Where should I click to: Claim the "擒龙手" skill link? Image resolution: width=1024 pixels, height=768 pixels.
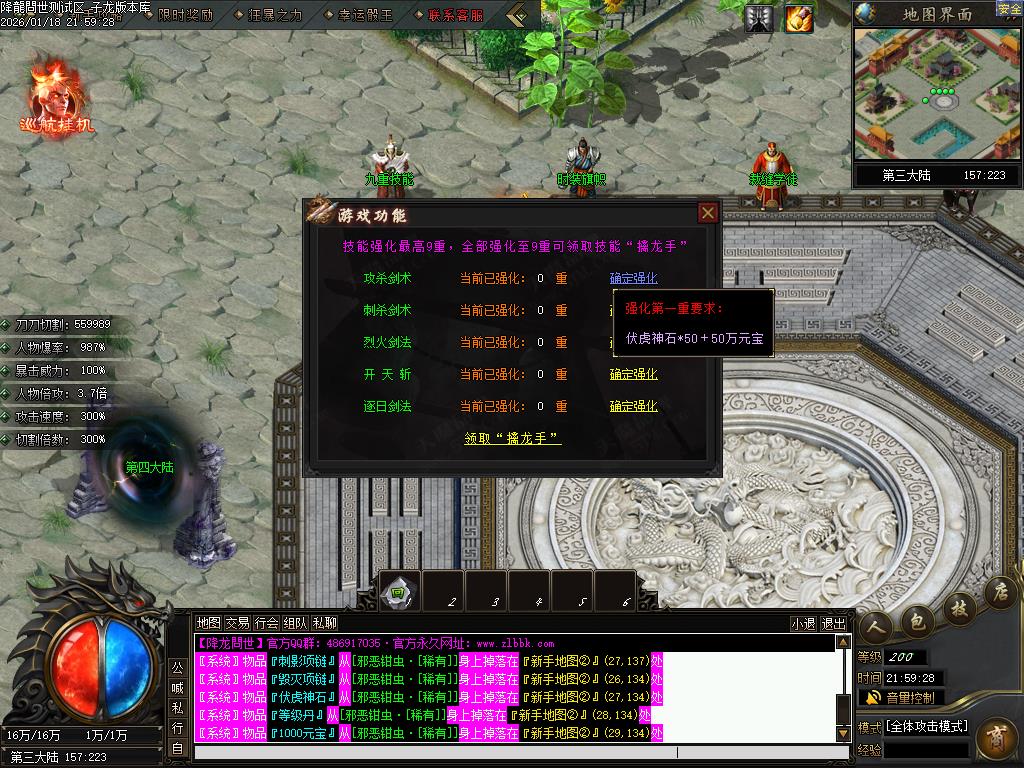click(x=513, y=438)
